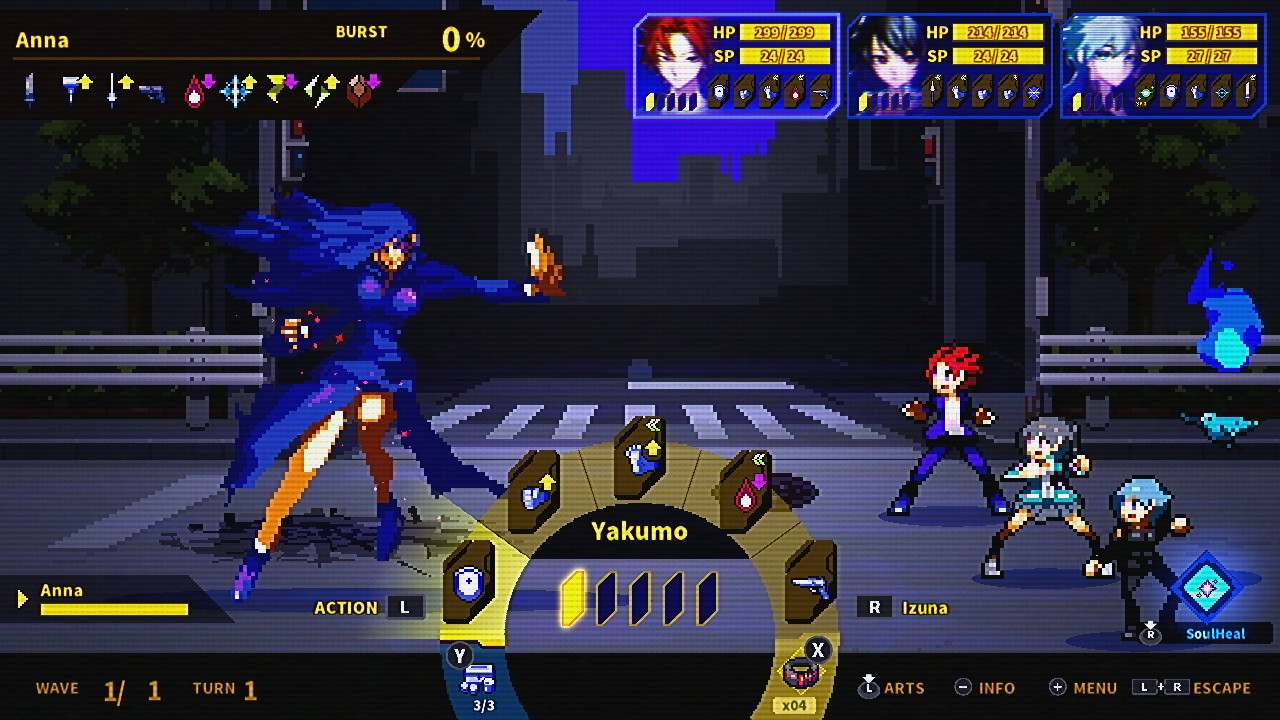
Task: Select the kick attack card on the wheel
Action: coord(640,458)
